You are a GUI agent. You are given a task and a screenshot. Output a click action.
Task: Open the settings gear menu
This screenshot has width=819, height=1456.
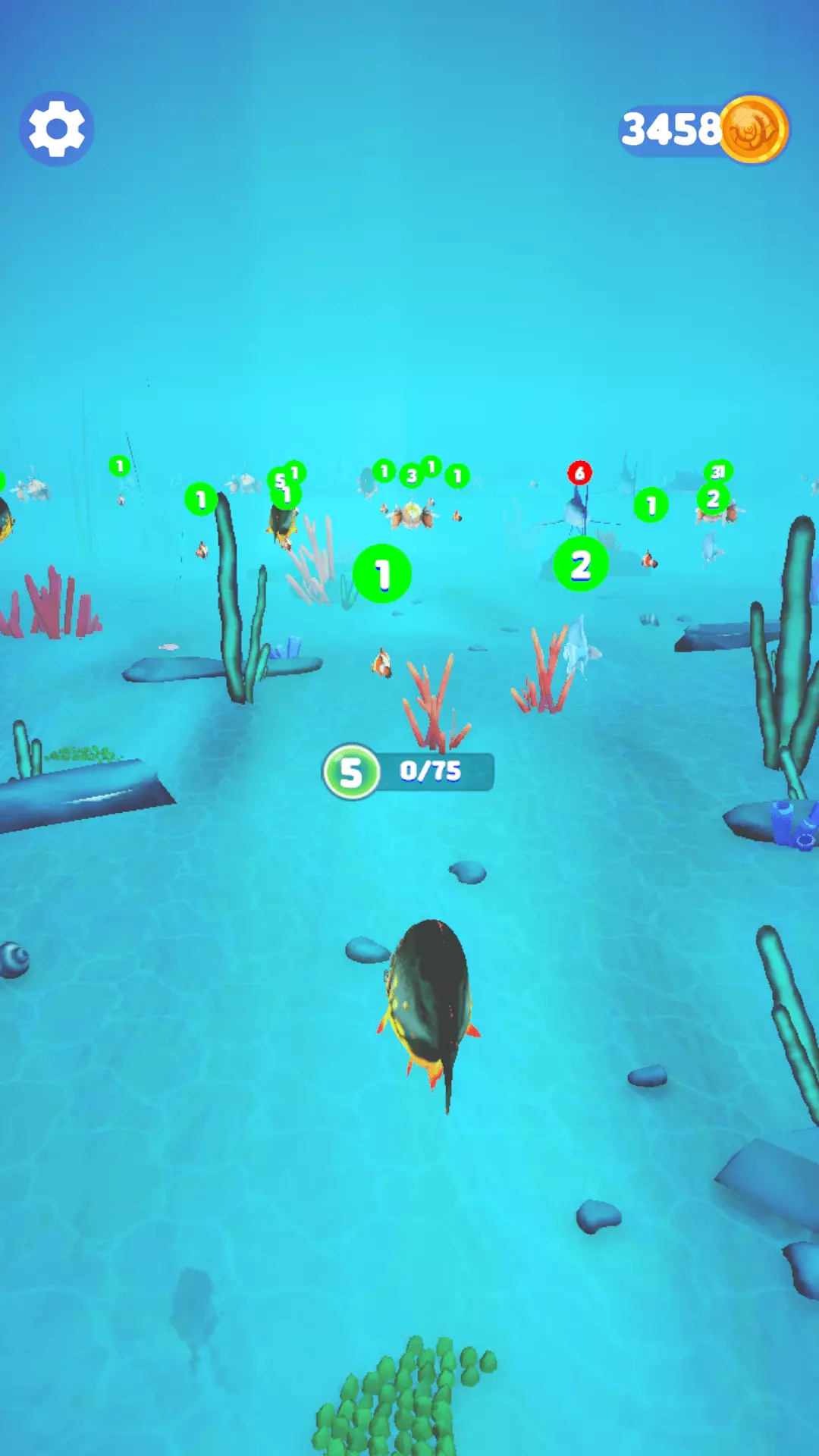57,129
